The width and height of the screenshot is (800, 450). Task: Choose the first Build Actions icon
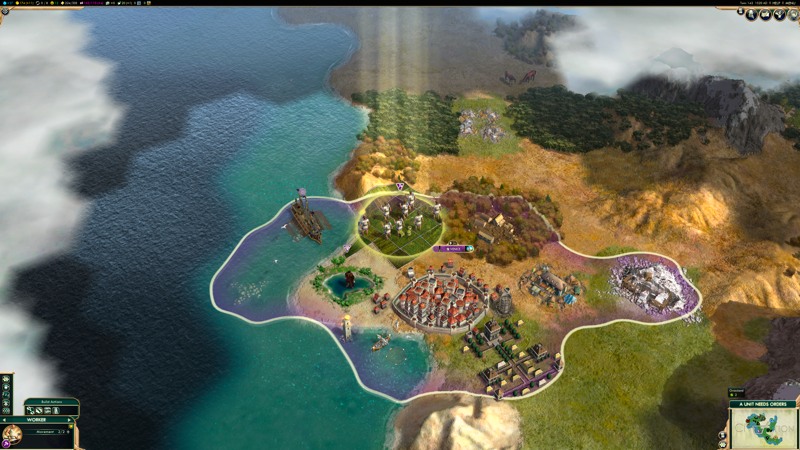31,410
